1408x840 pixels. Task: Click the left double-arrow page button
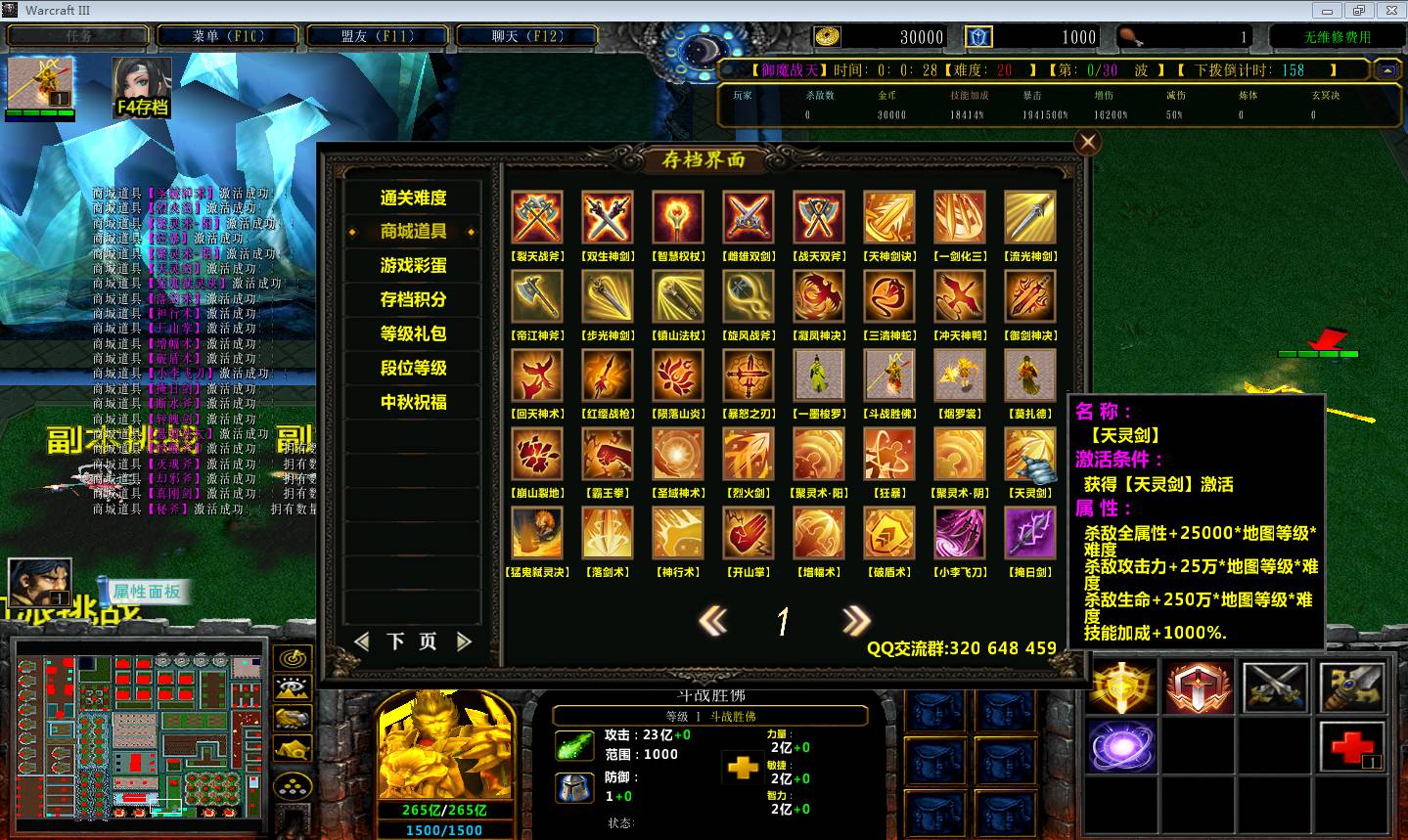pyautogui.click(x=713, y=620)
